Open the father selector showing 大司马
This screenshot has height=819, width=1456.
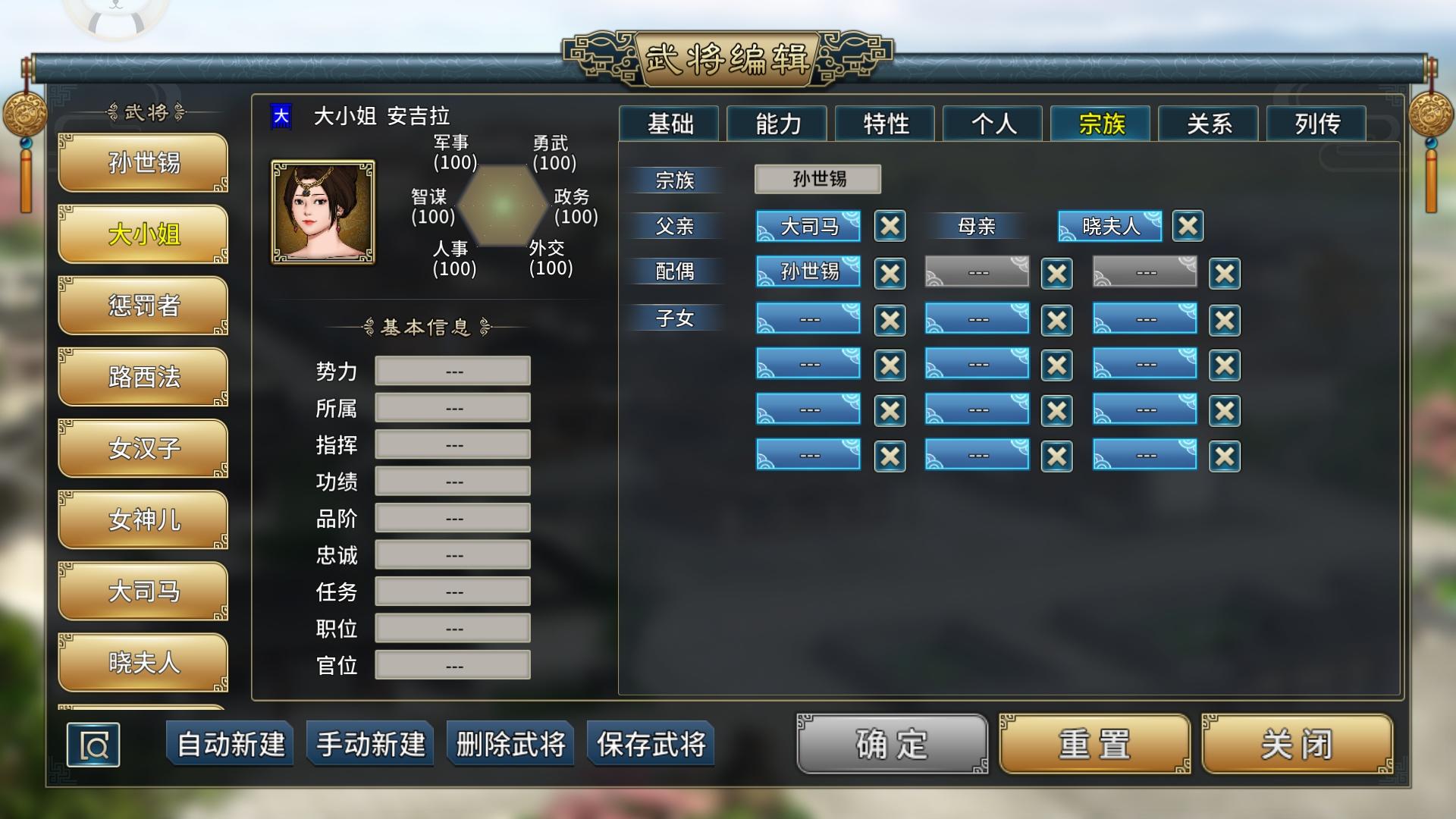pos(808,225)
